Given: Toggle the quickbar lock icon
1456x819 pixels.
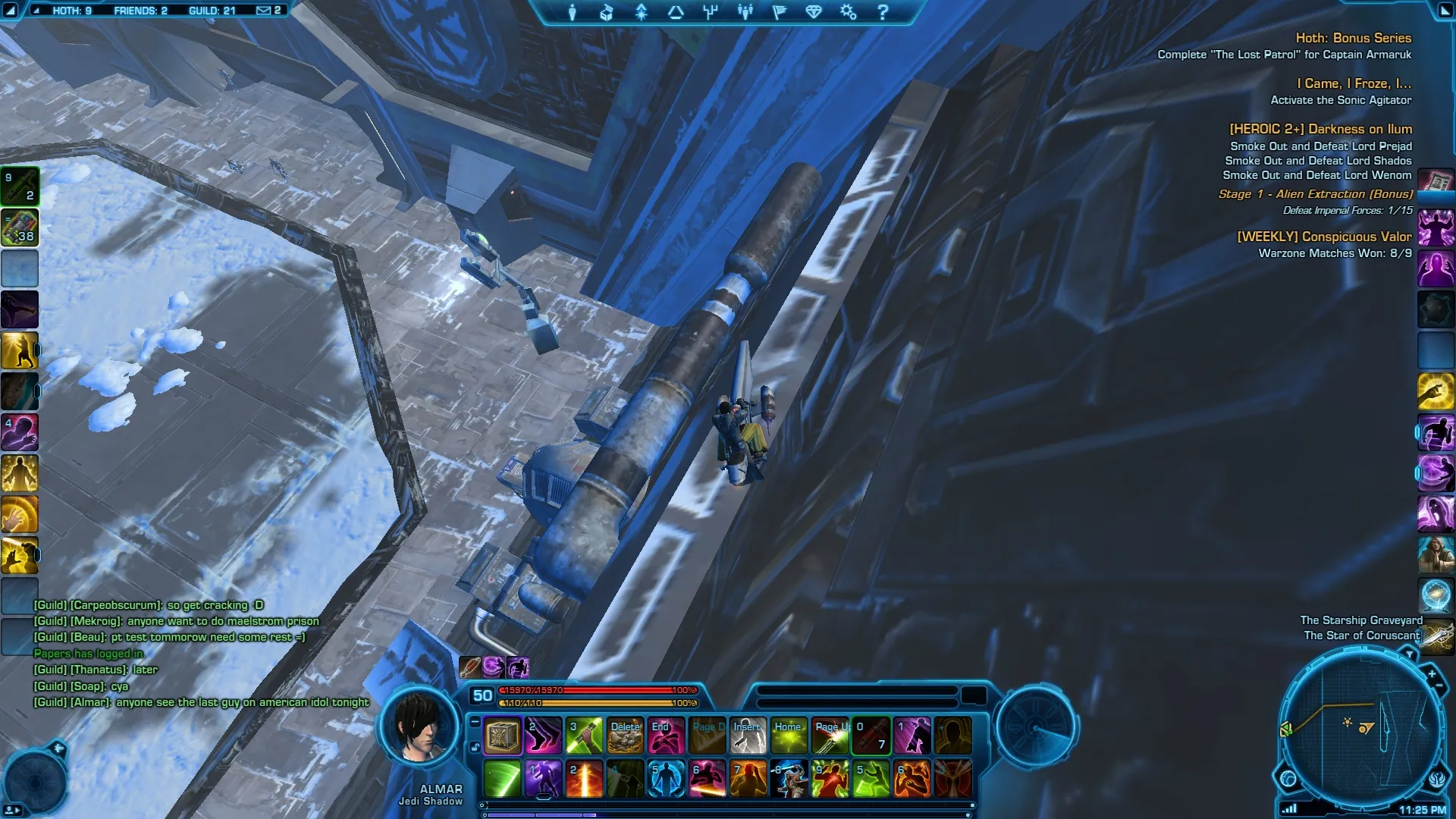Looking at the screenshot, I should (475, 747).
